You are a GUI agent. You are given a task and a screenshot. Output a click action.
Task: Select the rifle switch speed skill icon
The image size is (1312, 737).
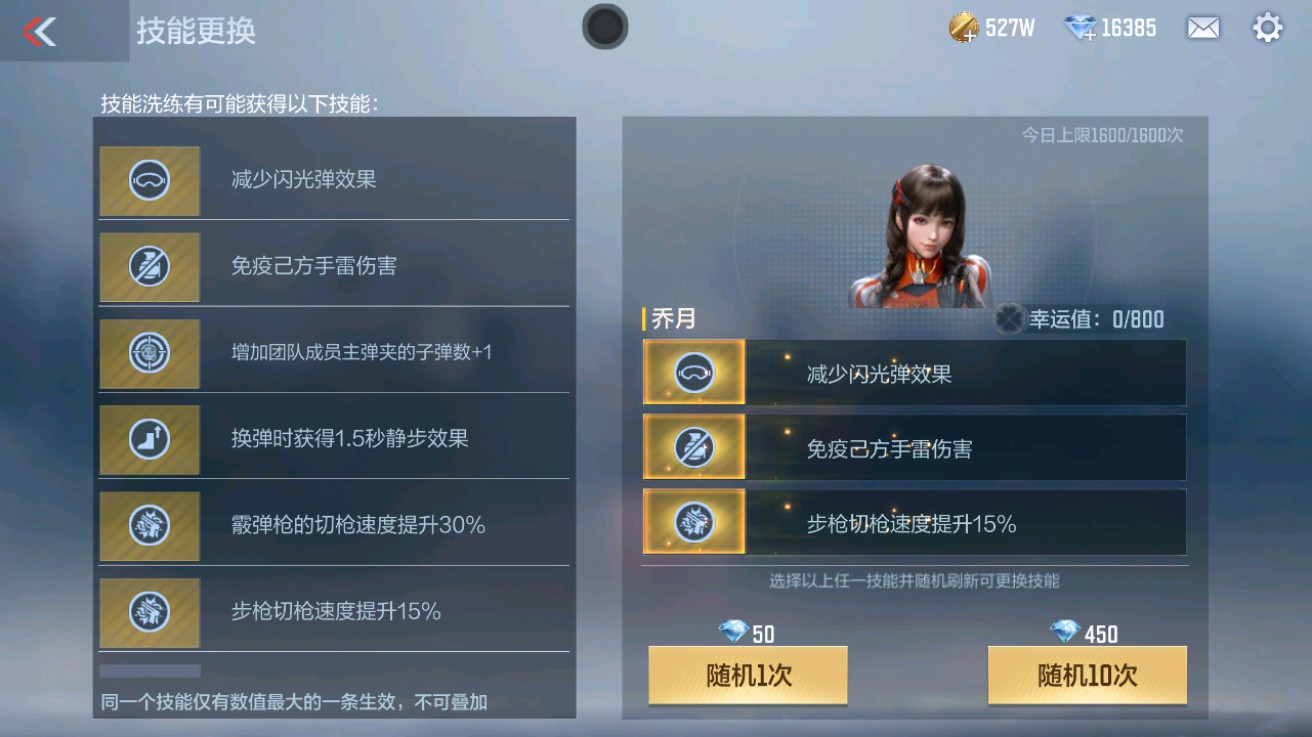coord(149,612)
